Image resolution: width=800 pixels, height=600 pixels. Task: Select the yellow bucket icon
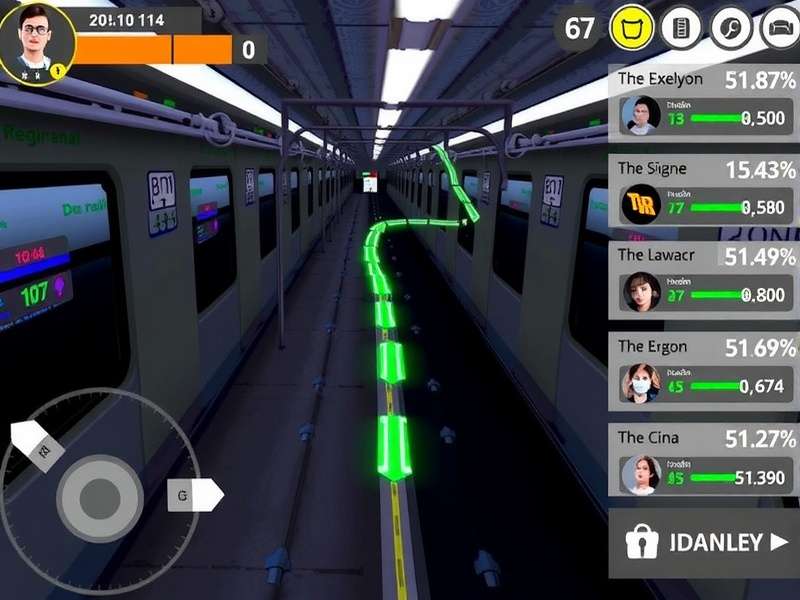[x=632, y=27]
